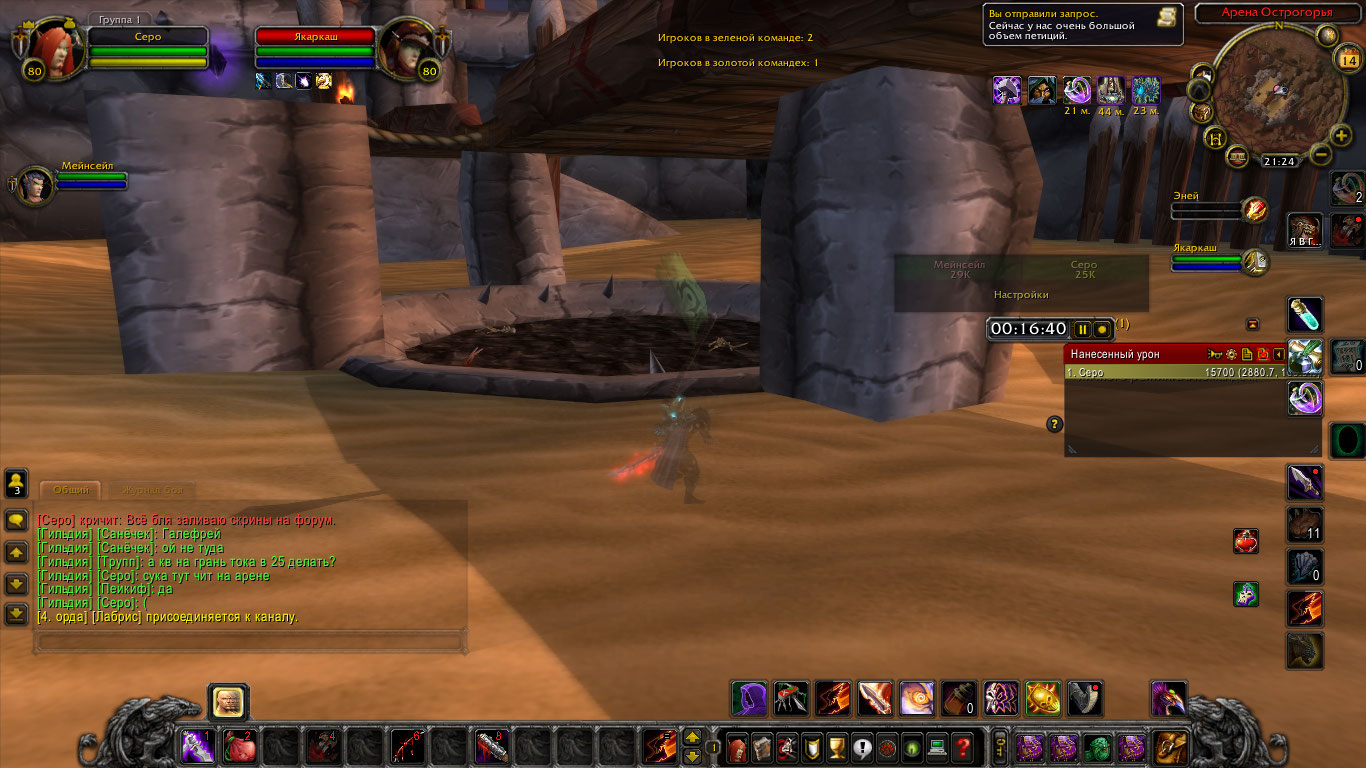1366x768 pixels.
Task: Pause the 00:16:40 stopwatch timer
Action: (1082, 329)
